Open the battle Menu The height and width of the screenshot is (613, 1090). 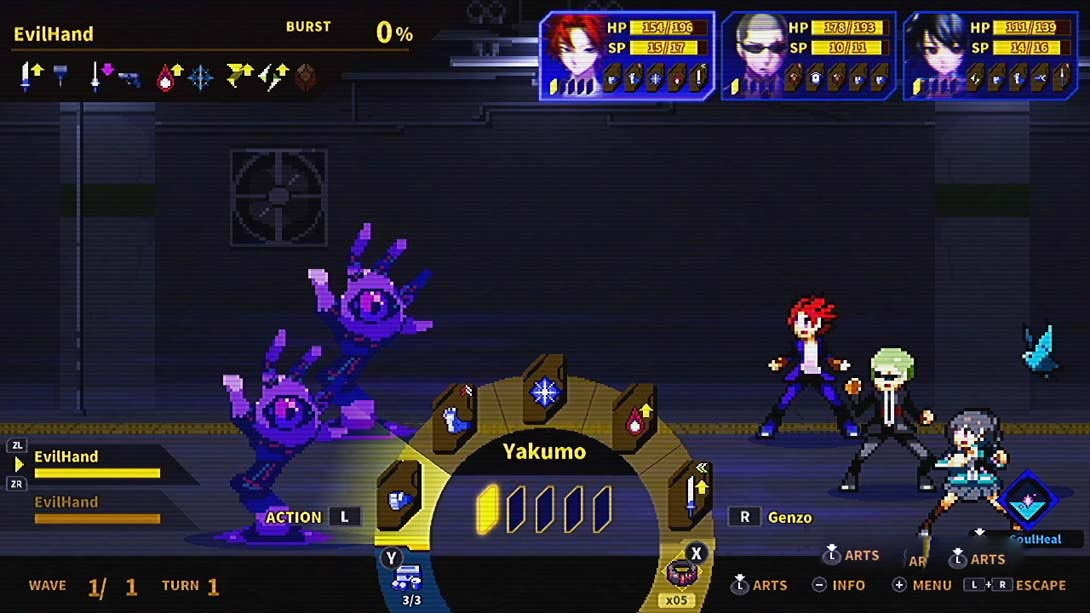point(921,585)
